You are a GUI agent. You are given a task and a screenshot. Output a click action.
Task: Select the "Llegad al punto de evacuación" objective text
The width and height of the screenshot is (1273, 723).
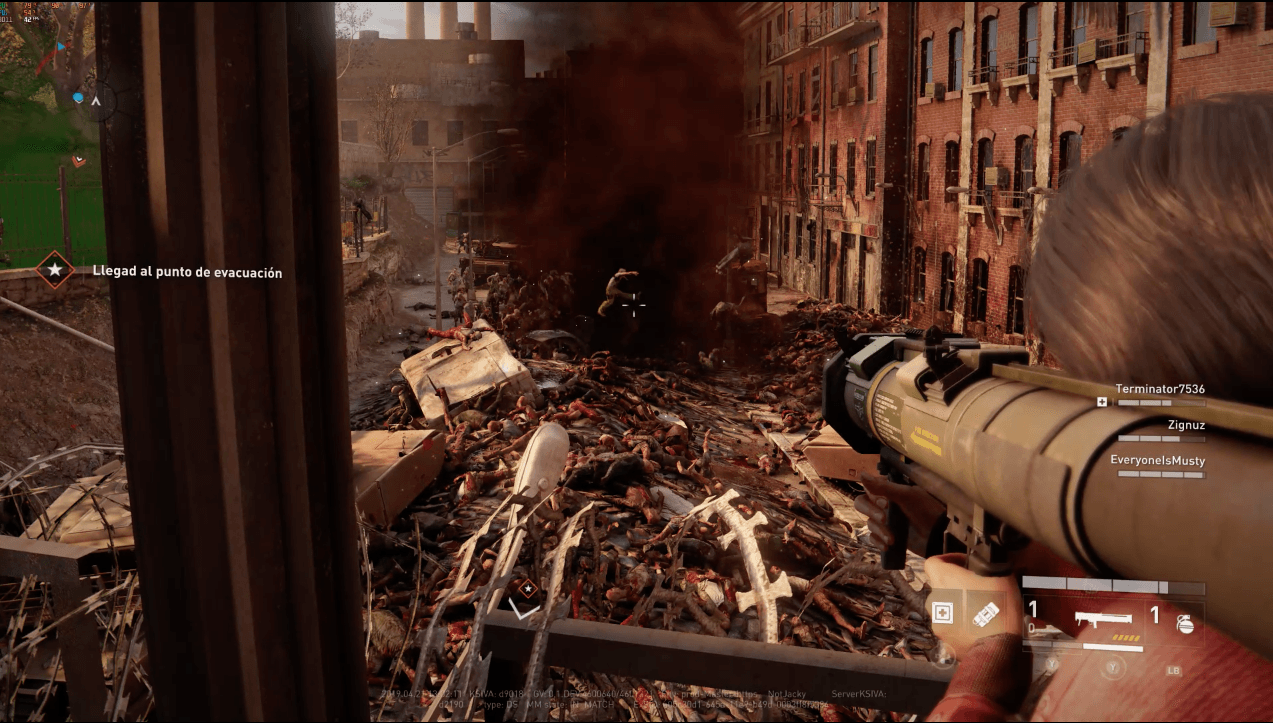(187, 272)
